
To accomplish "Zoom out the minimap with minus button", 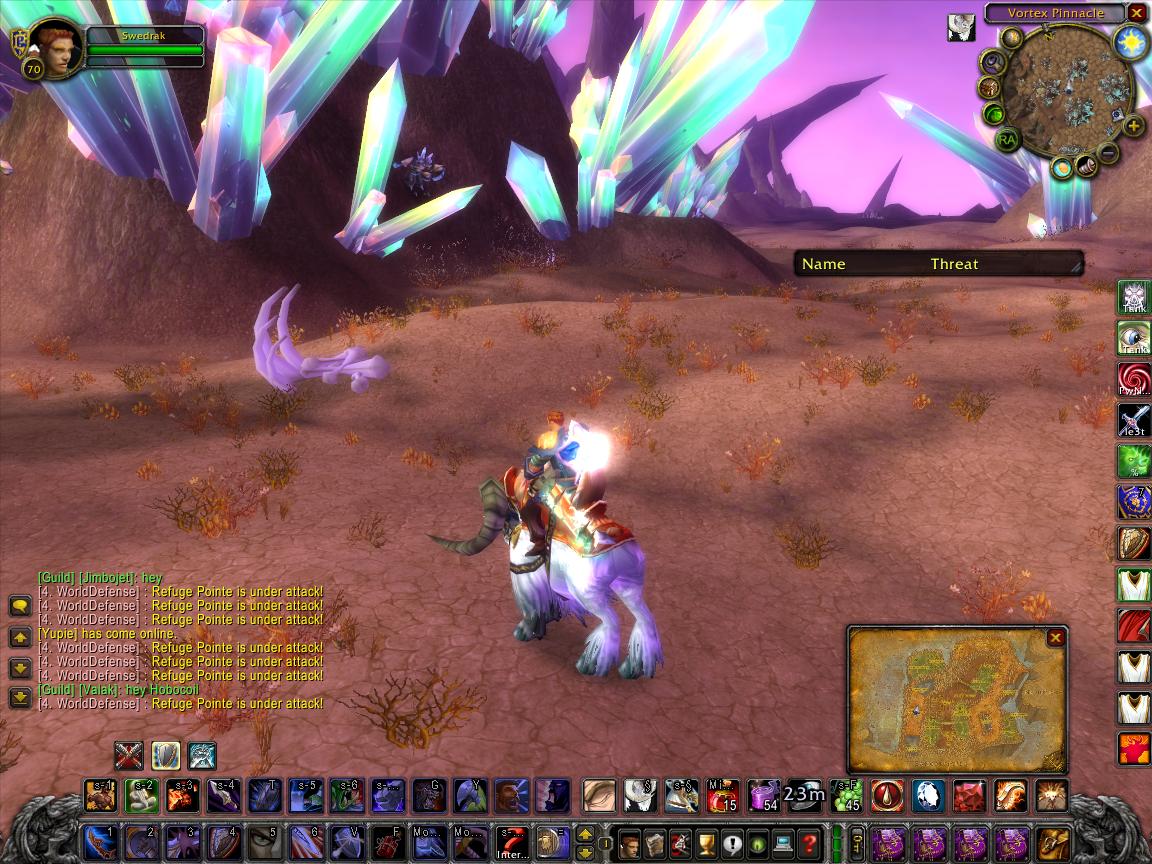I will pos(1109,153).
